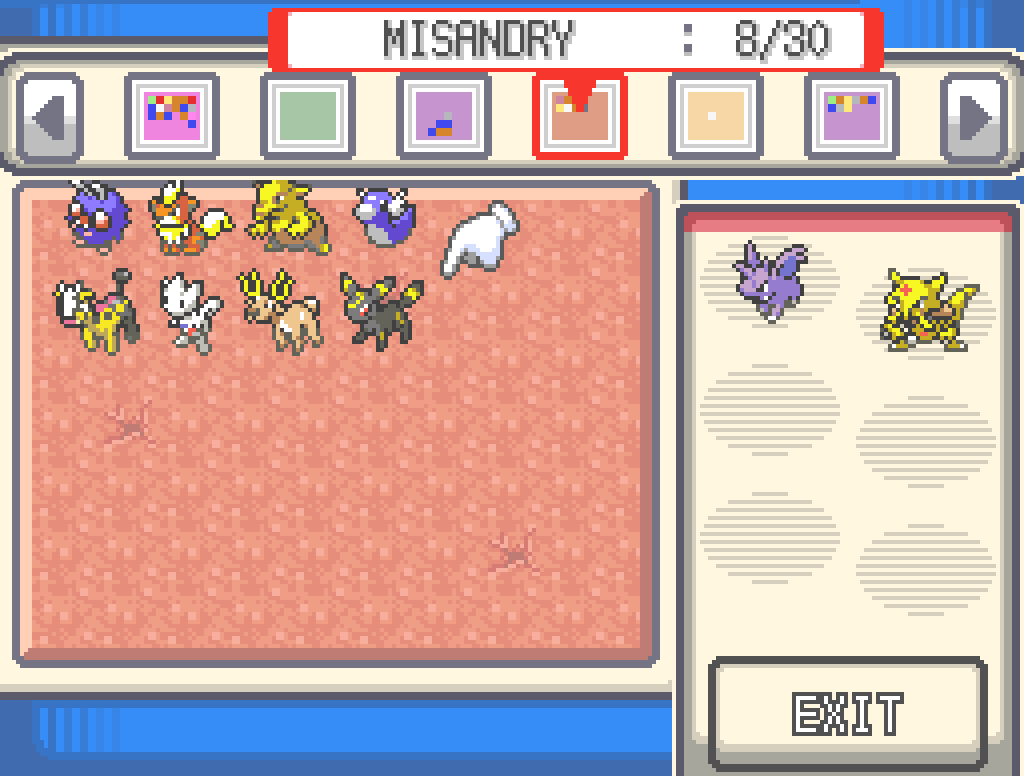Select the white Togetic
Viewport: 1024px width, 776px height.
point(190,311)
